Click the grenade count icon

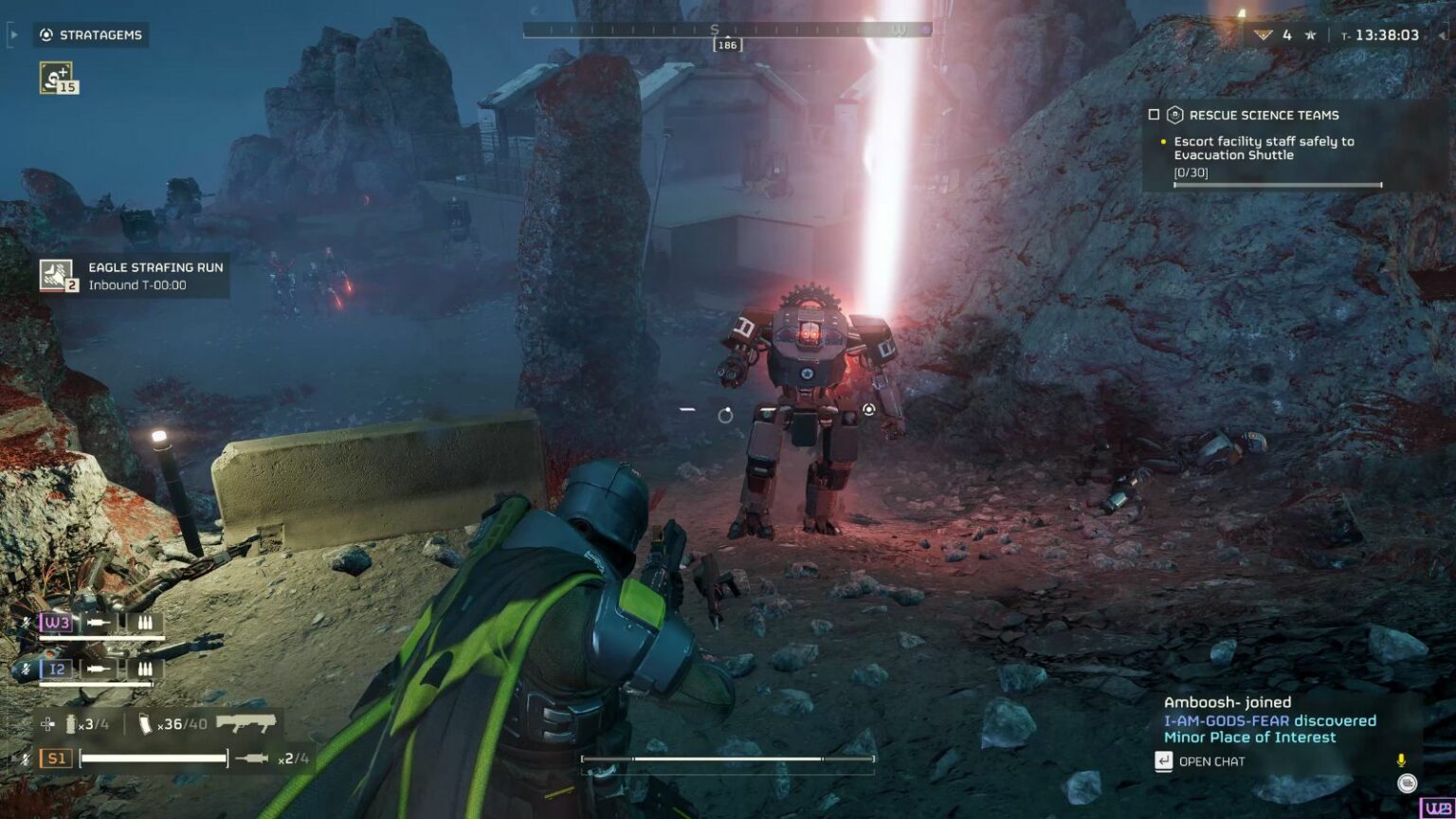click(70, 724)
